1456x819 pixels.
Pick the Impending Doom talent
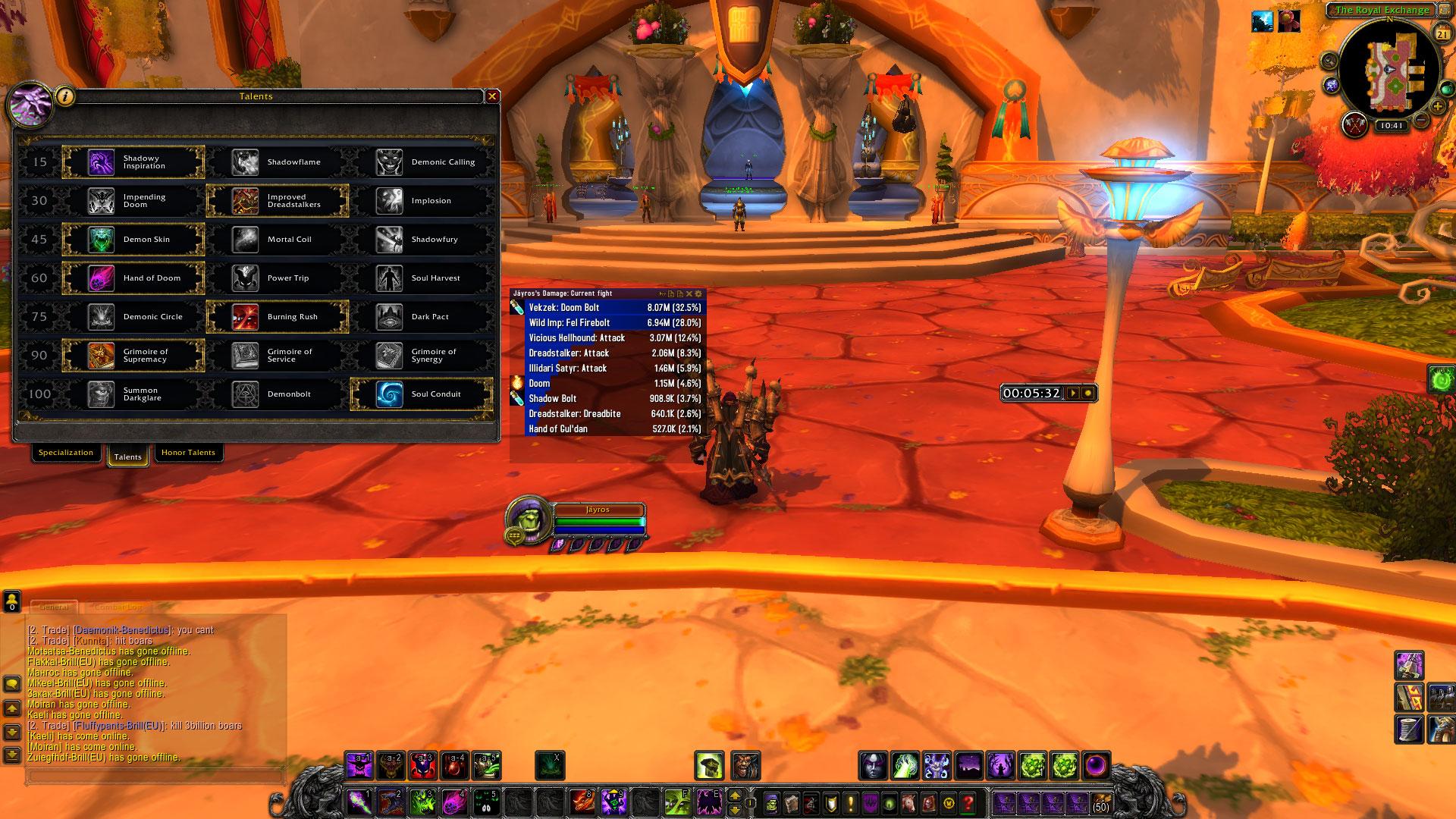tap(133, 201)
